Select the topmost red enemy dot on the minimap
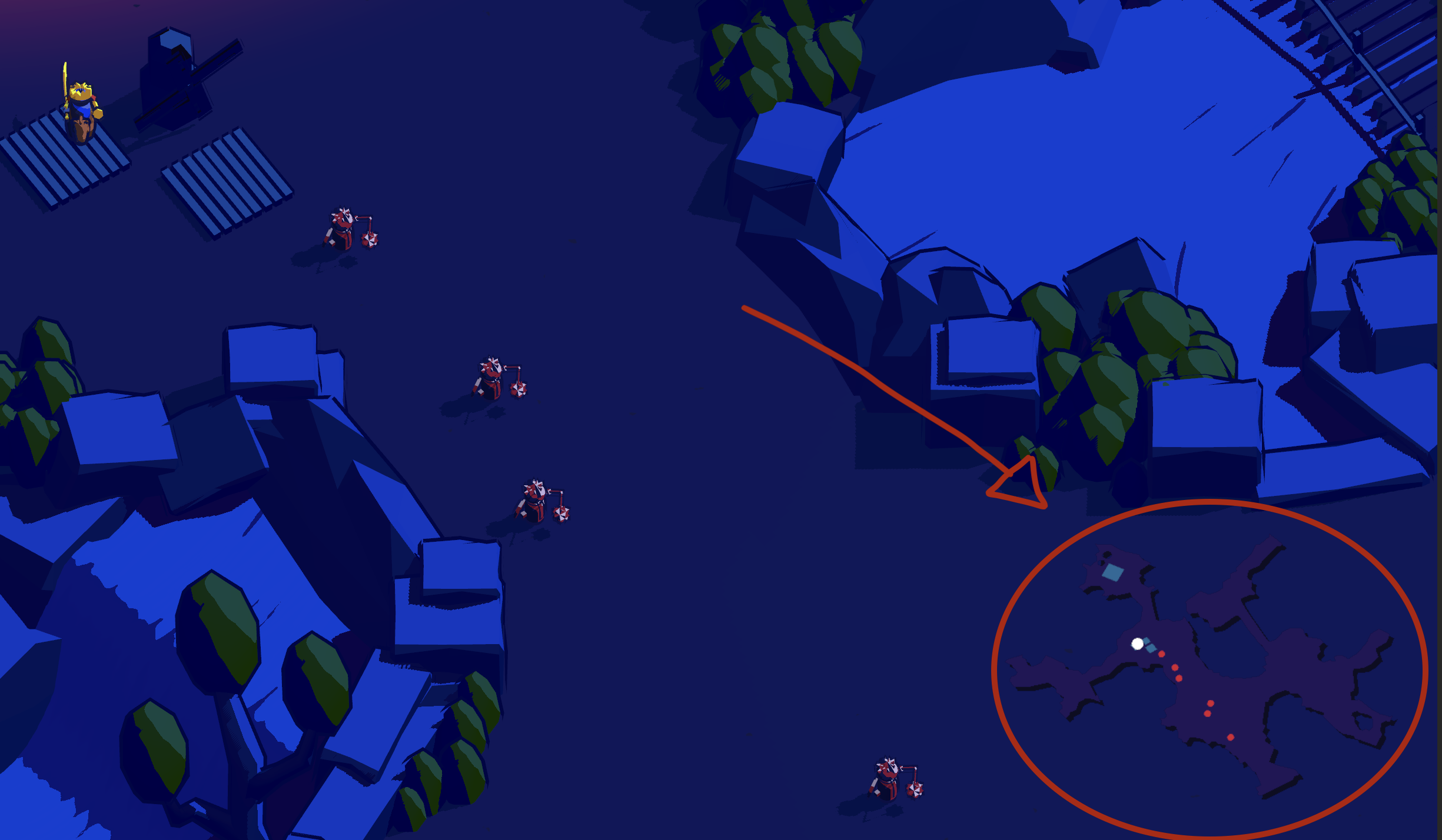 tap(1161, 654)
